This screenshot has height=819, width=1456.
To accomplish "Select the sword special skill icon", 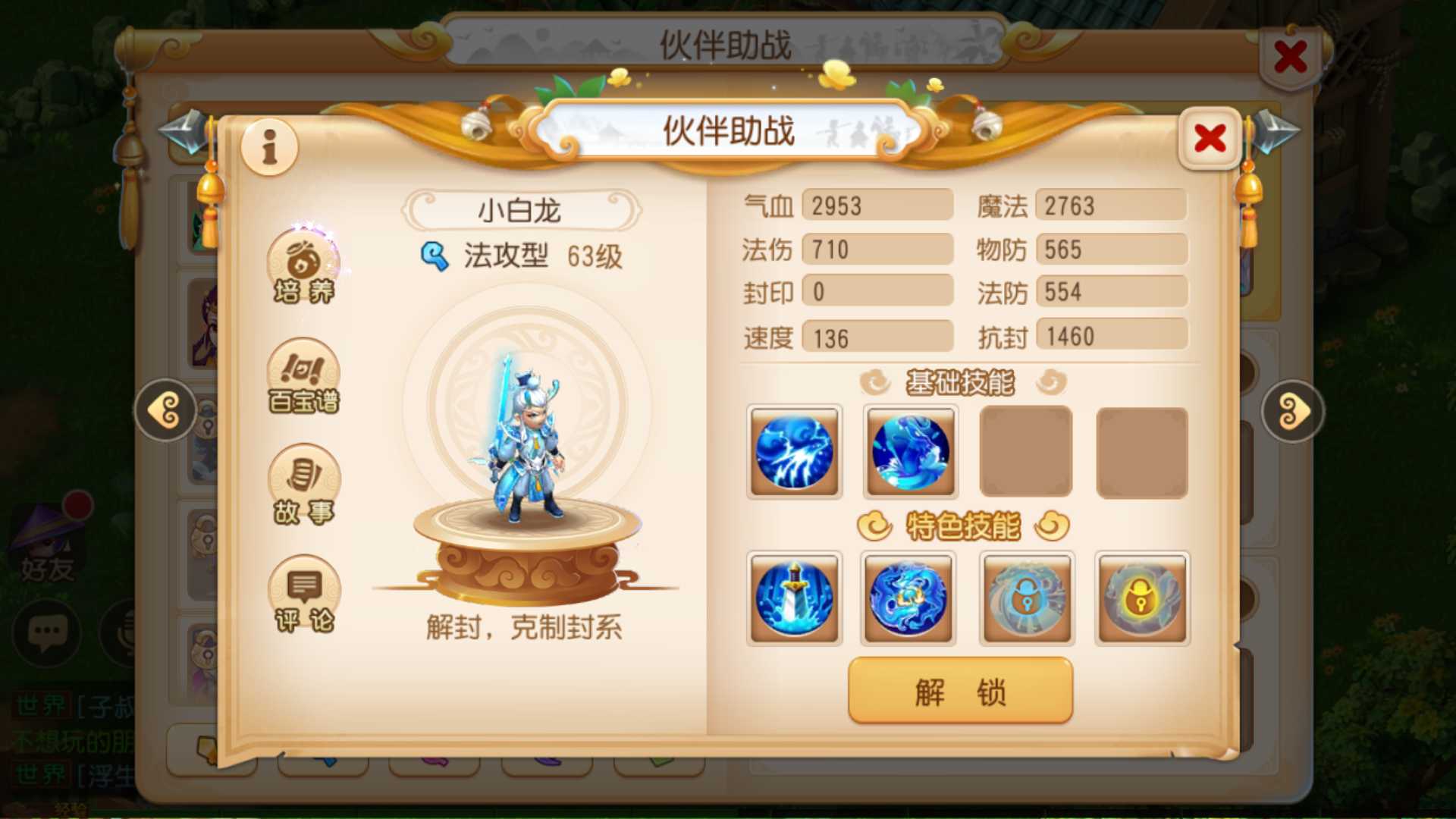I will coord(794,598).
